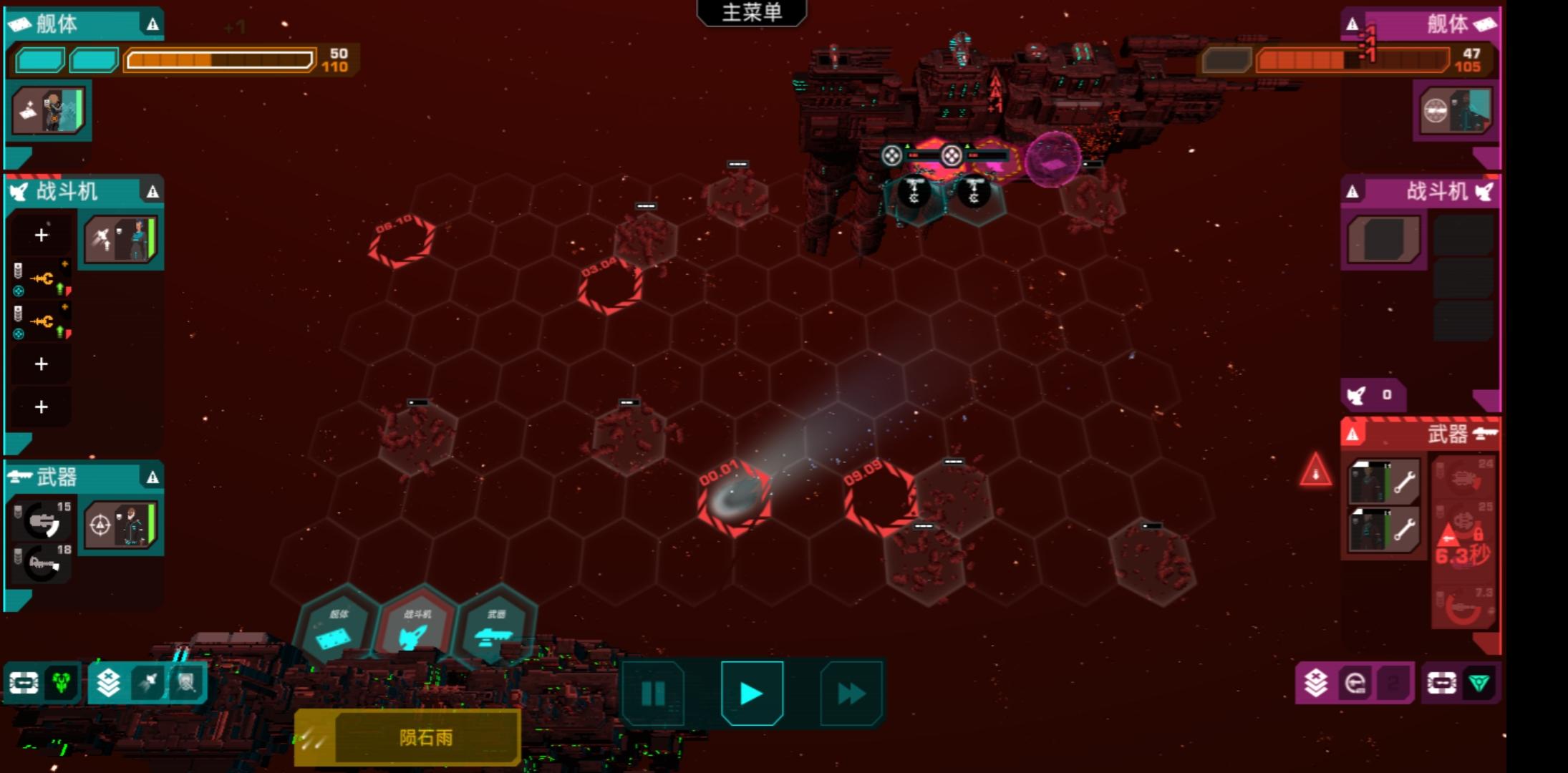
Task: Select the weapons crew member portrait
Action: click(120, 525)
